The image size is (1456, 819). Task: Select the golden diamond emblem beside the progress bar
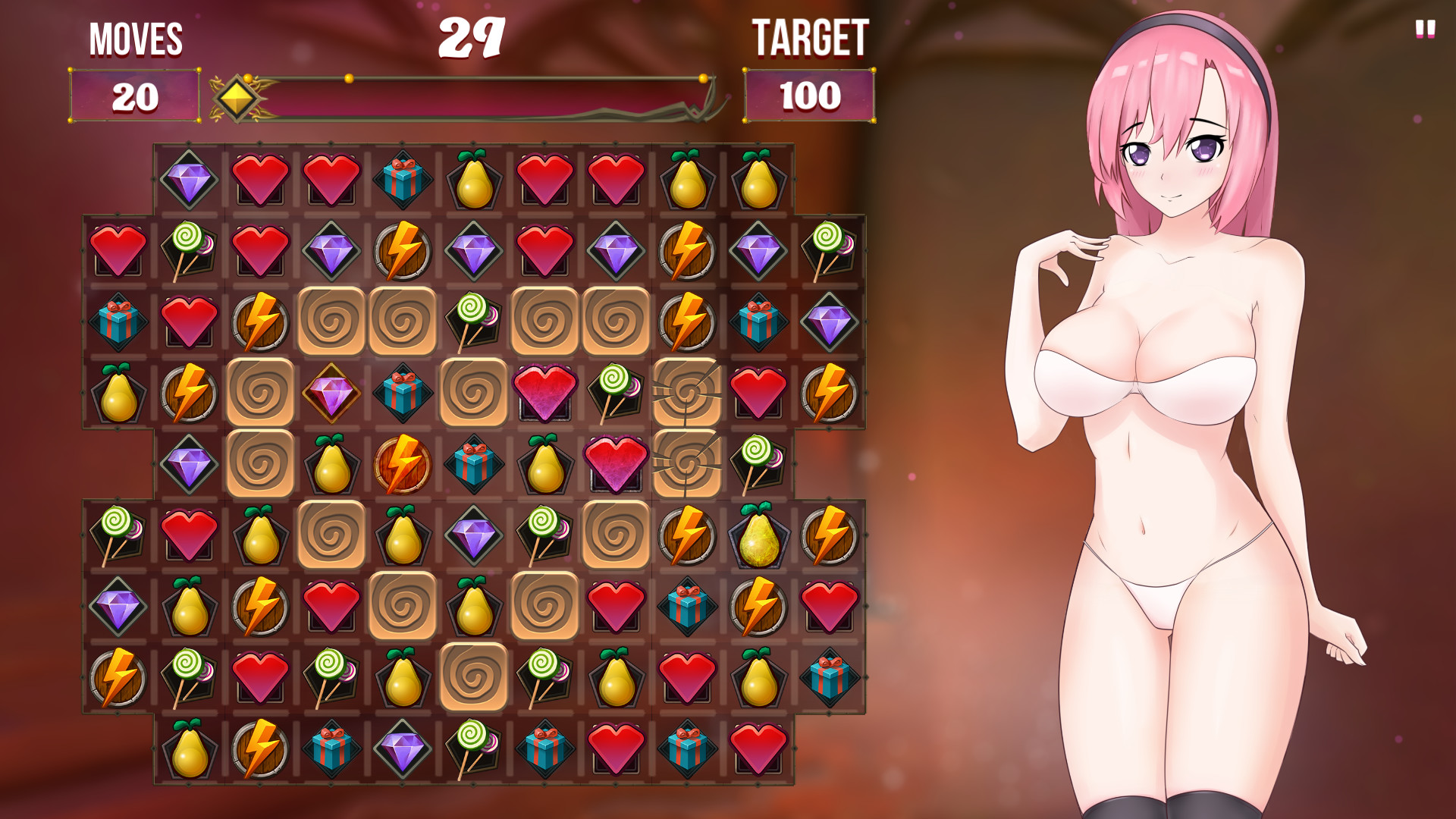click(x=237, y=97)
